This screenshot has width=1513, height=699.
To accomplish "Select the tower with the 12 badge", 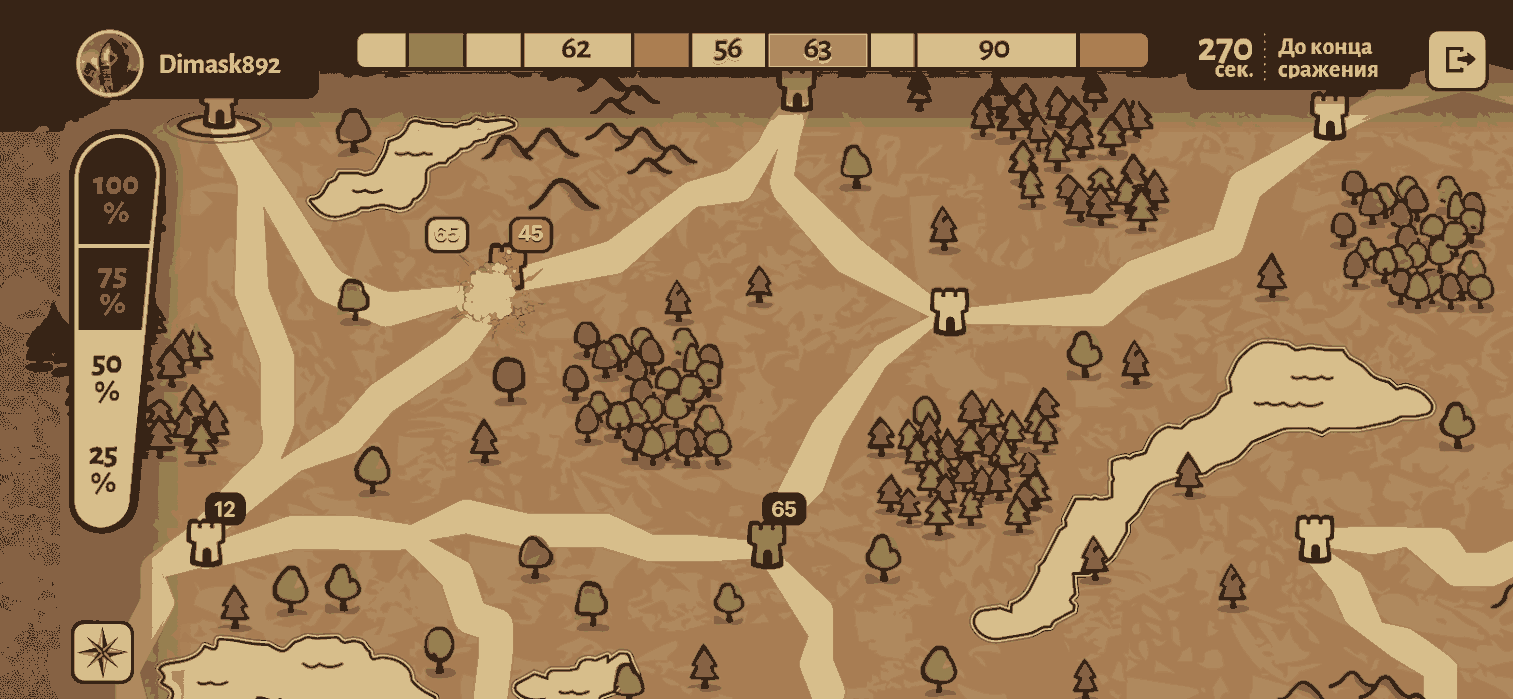I will point(206,541).
